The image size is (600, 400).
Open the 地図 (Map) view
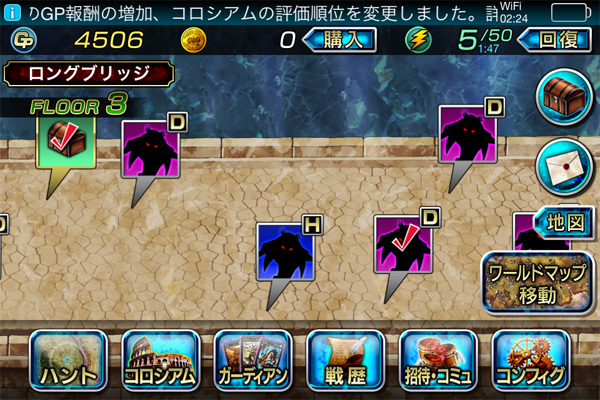point(562,222)
